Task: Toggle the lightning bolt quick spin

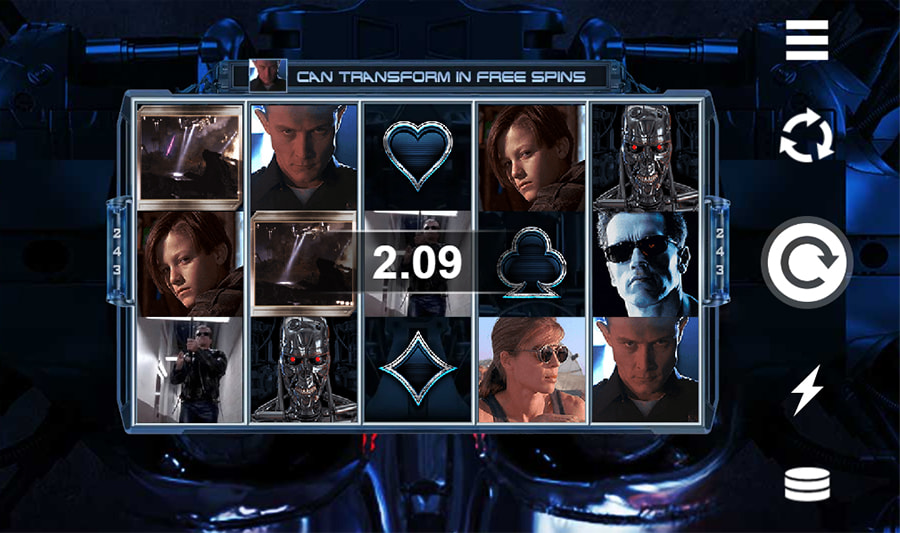Action: click(806, 391)
